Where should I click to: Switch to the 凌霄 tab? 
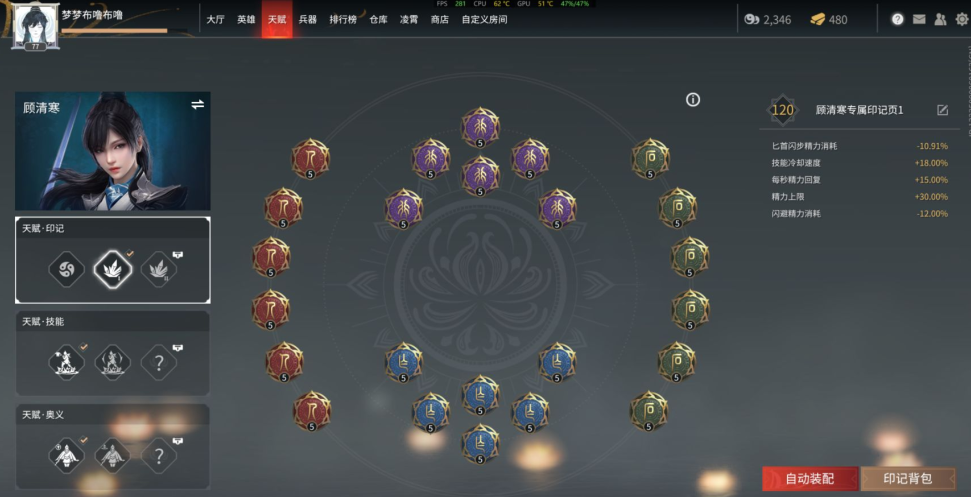click(x=409, y=19)
